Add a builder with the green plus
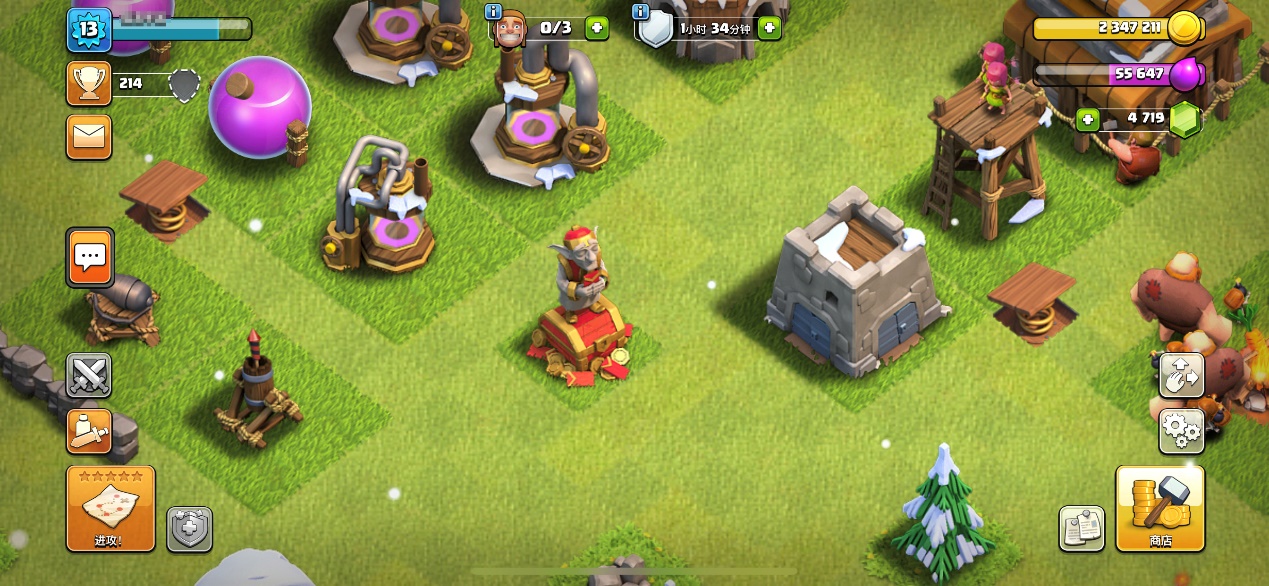This screenshot has width=1269, height=586. click(597, 28)
